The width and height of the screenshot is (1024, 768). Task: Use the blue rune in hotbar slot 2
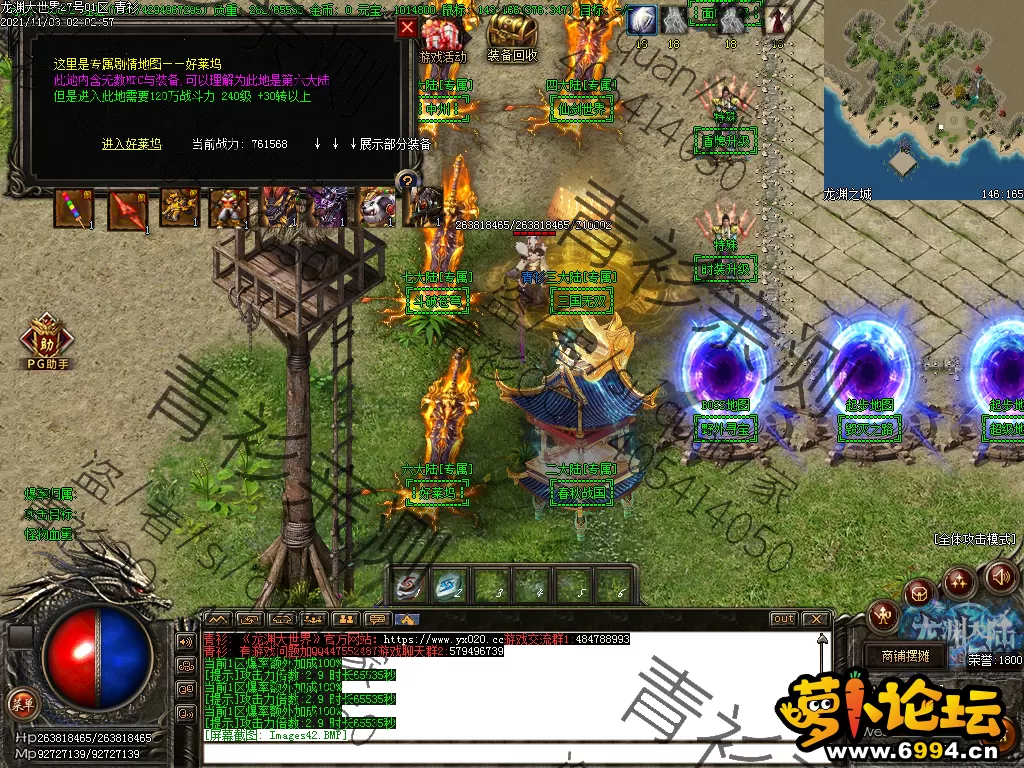(x=449, y=587)
